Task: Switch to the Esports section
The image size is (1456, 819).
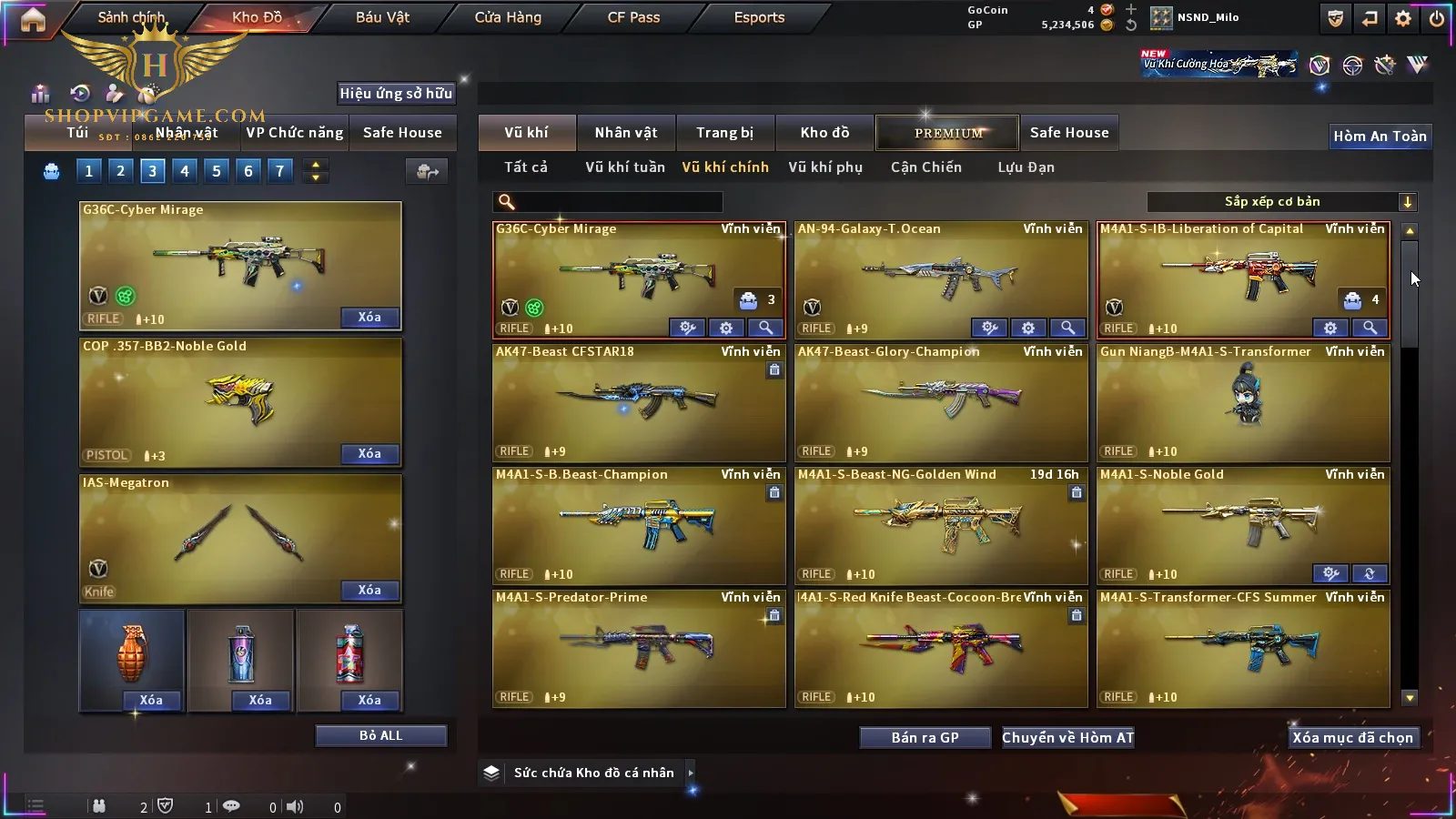Action: [x=759, y=17]
